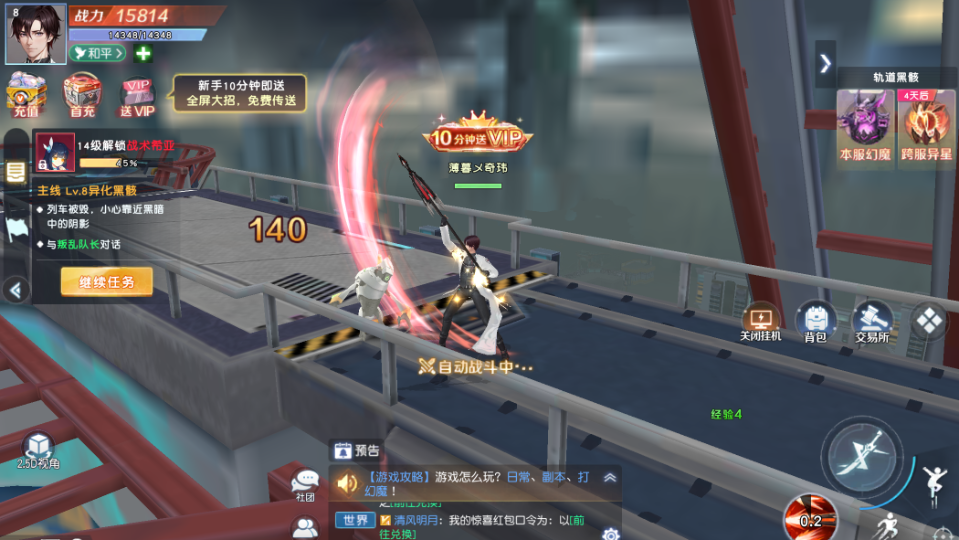The height and width of the screenshot is (540, 959).
Task: Open the 交易所 trading house
Action: click(x=872, y=322)
